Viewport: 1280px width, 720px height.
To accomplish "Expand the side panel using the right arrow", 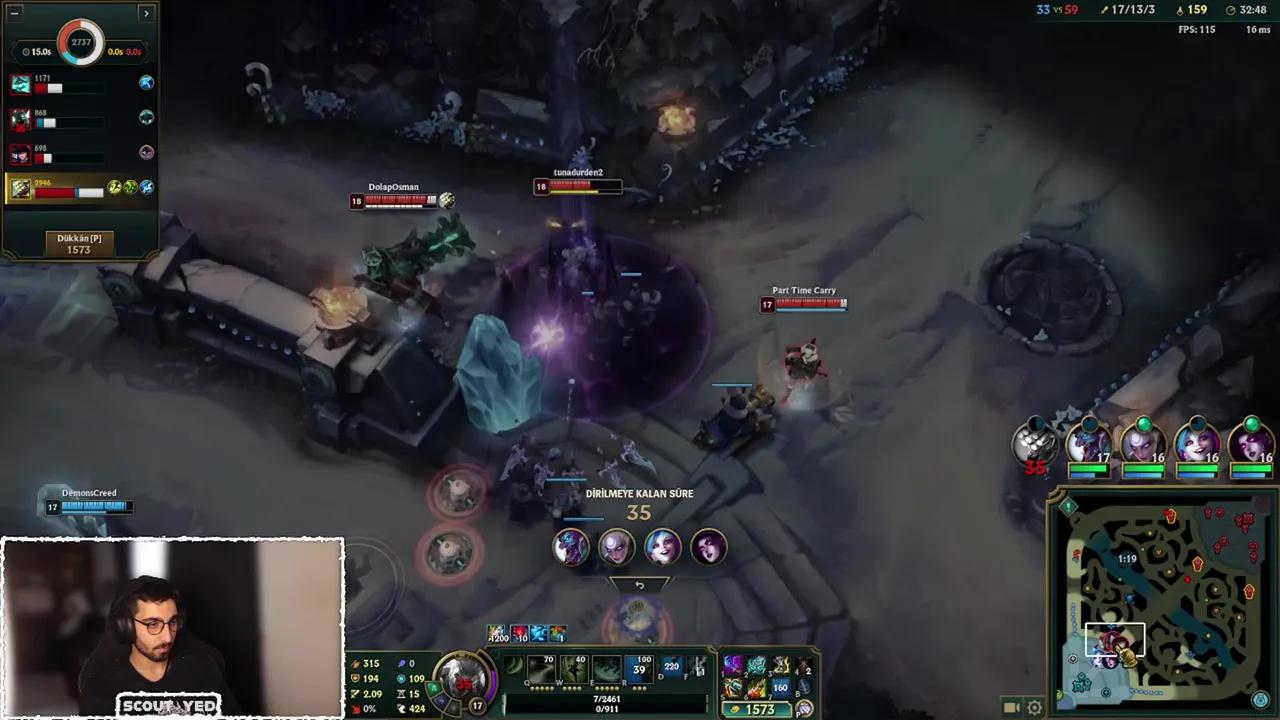I will (x=146, y=13).
